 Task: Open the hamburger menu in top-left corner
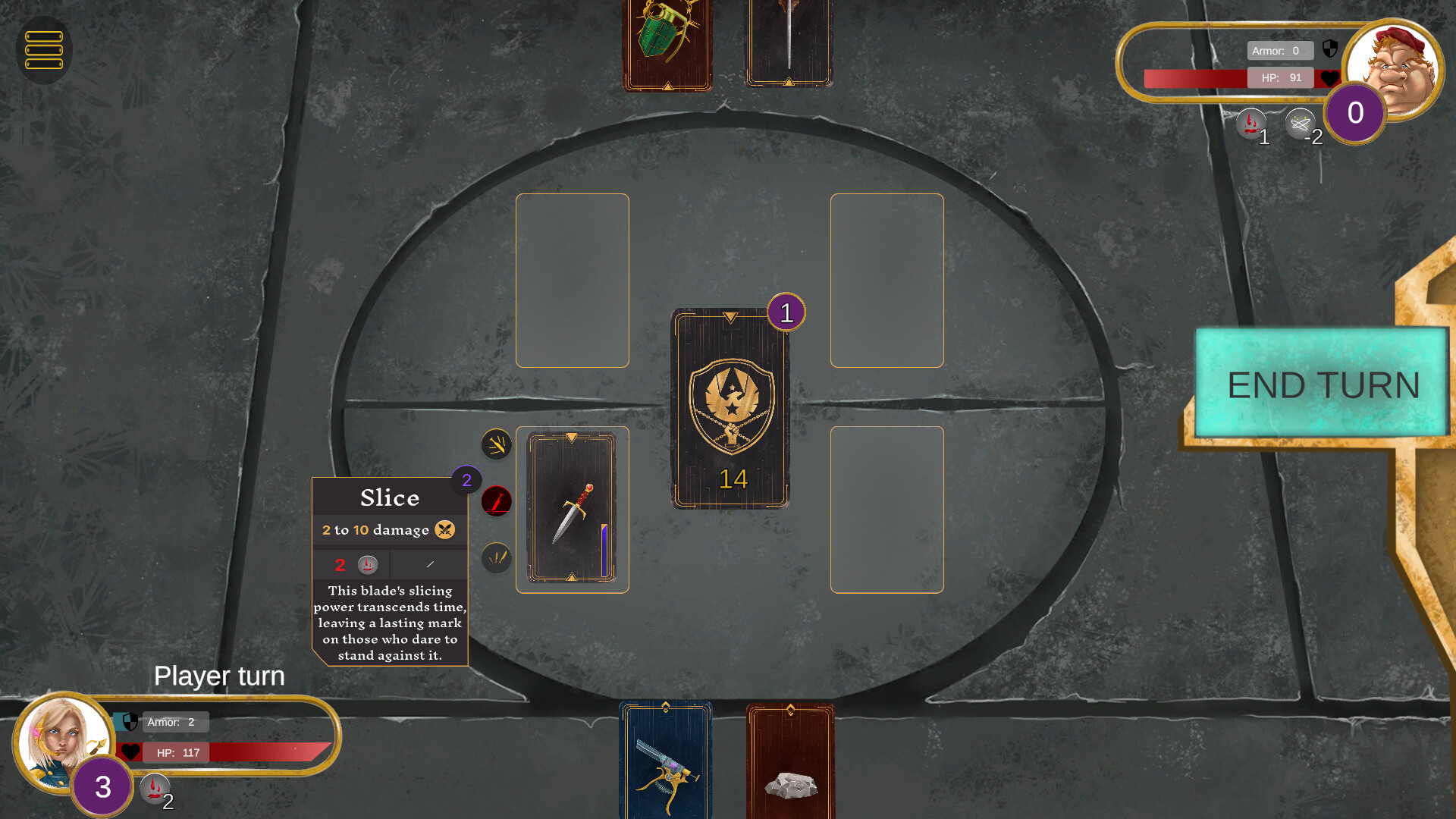43,50
